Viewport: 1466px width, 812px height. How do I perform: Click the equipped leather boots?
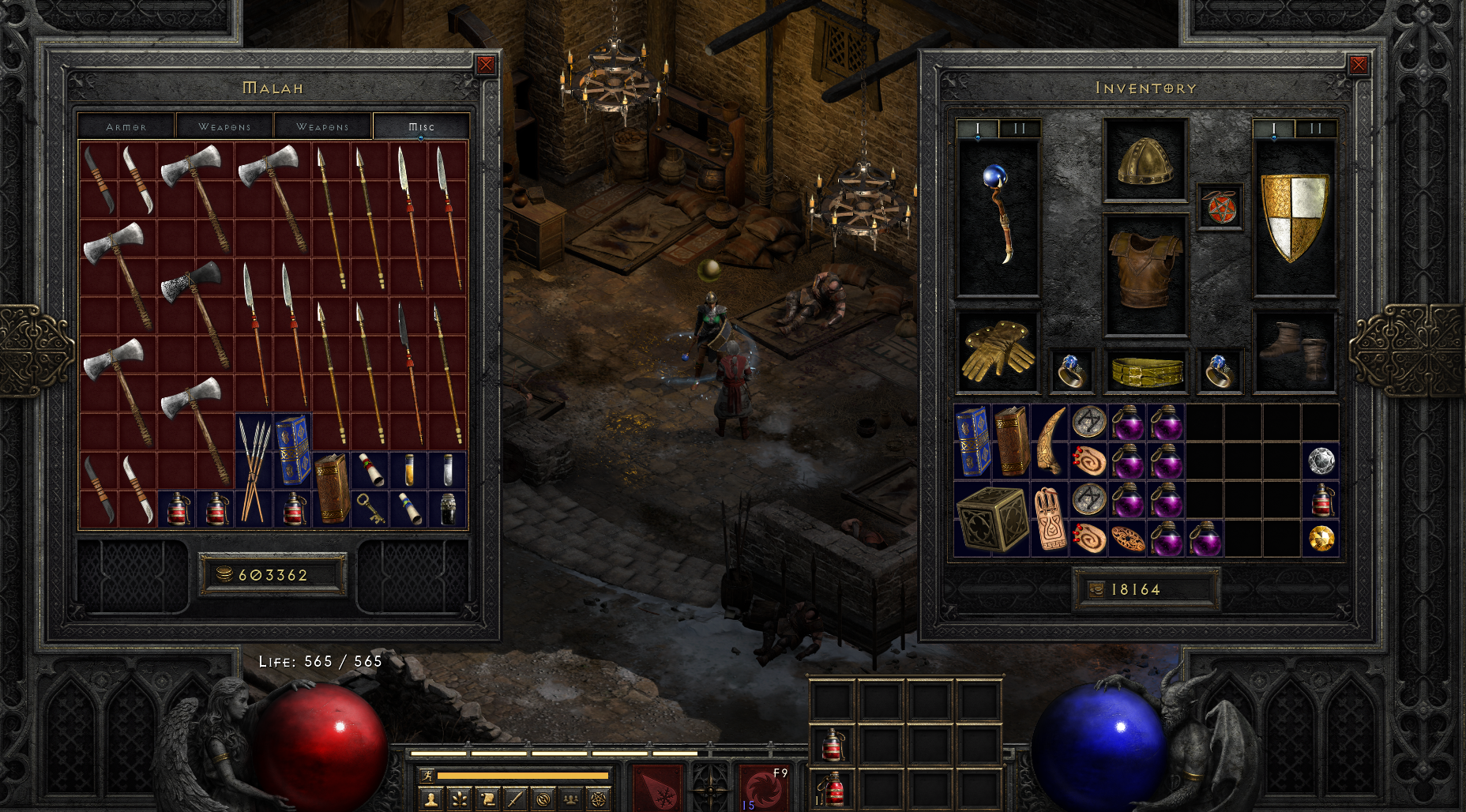(x=1295, y=351)
